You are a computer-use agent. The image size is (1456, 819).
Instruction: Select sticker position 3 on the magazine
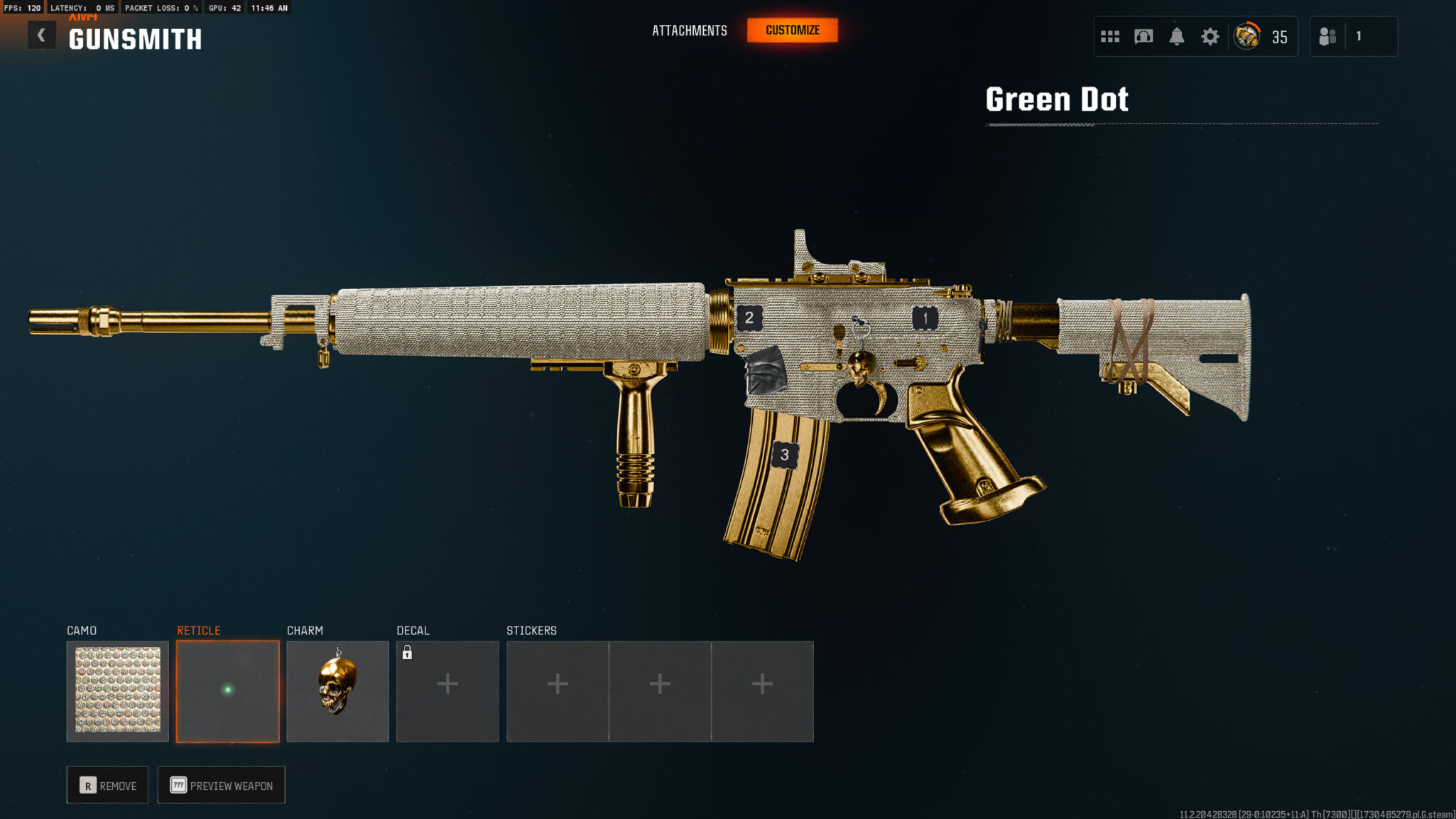point(784,455)
